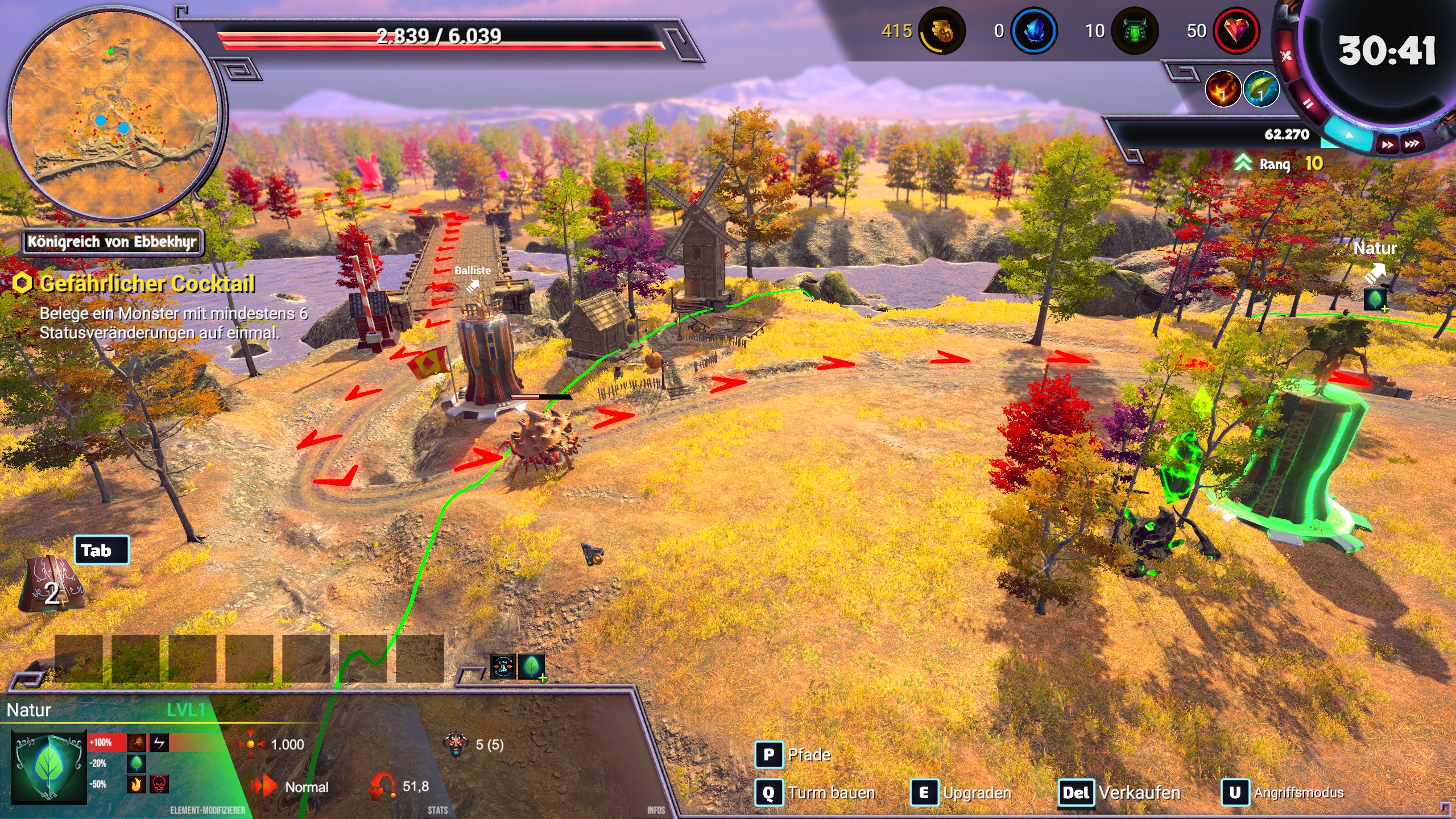Switch to double fast-forward speed
This screenshot has width=1456, height=819.
(1388, 144)
